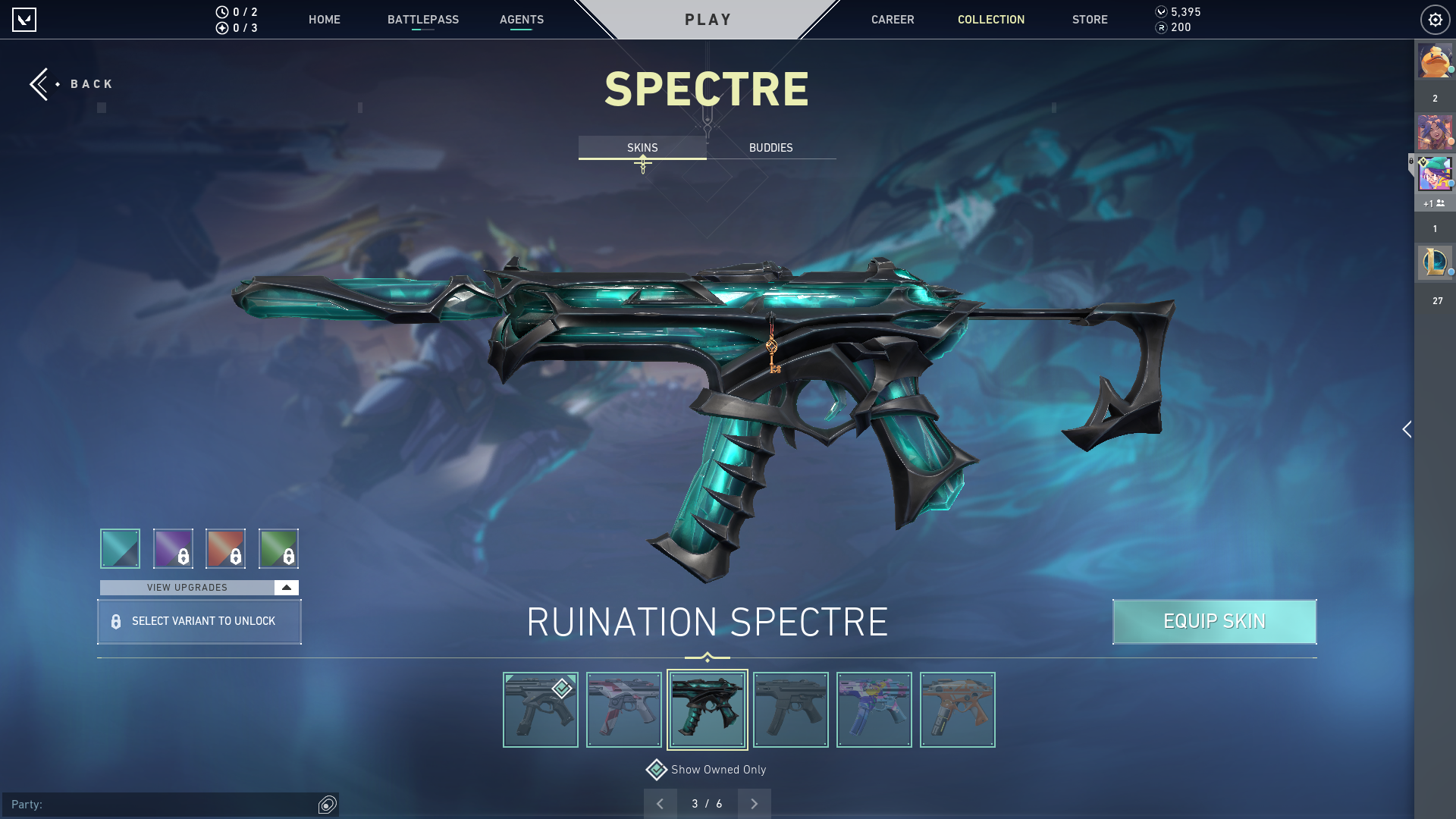Open the Battlepass page

click(x=422, y=20)
